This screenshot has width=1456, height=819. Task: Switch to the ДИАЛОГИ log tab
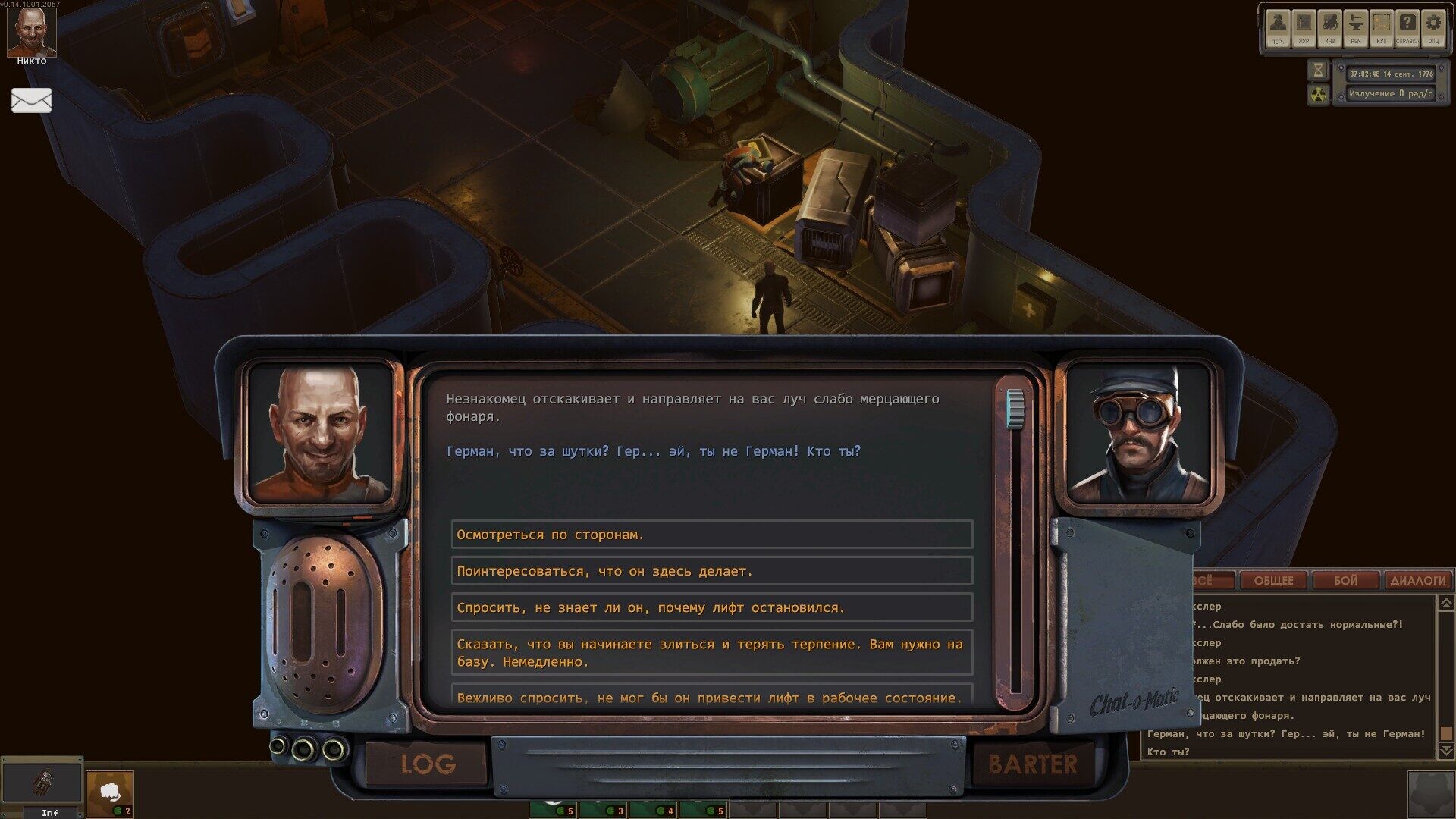click(1417, 581)
